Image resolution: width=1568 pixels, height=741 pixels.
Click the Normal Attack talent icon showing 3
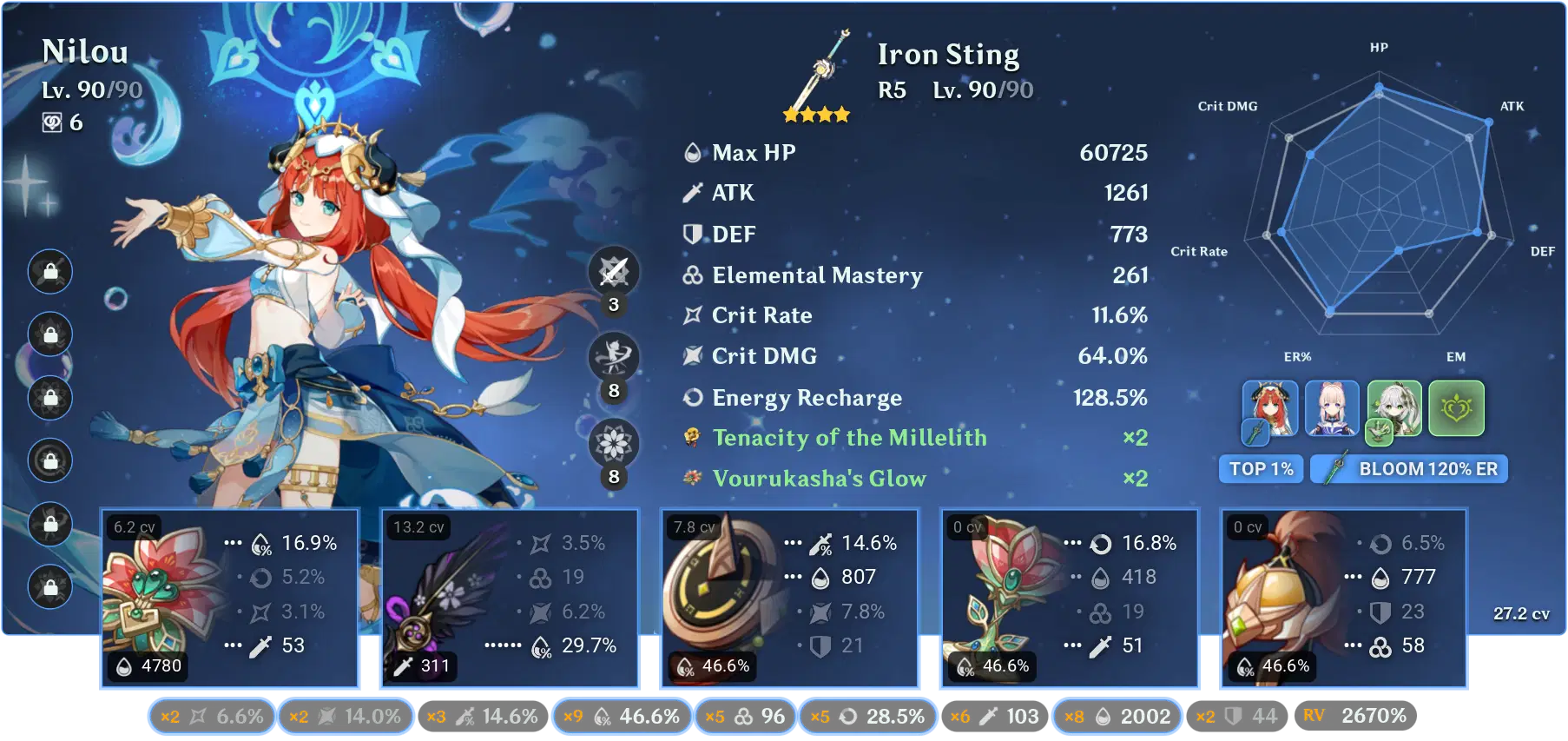pos(614,270)
